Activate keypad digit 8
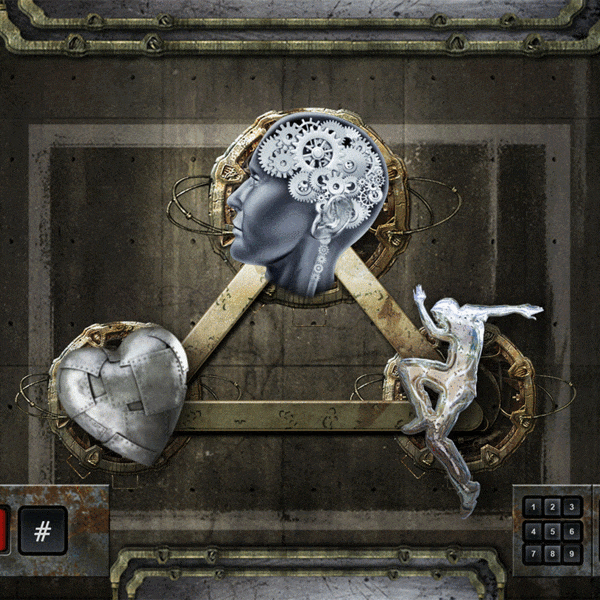Image resolution: width=600 pixels, height=600 pixels. click(552, 552)
